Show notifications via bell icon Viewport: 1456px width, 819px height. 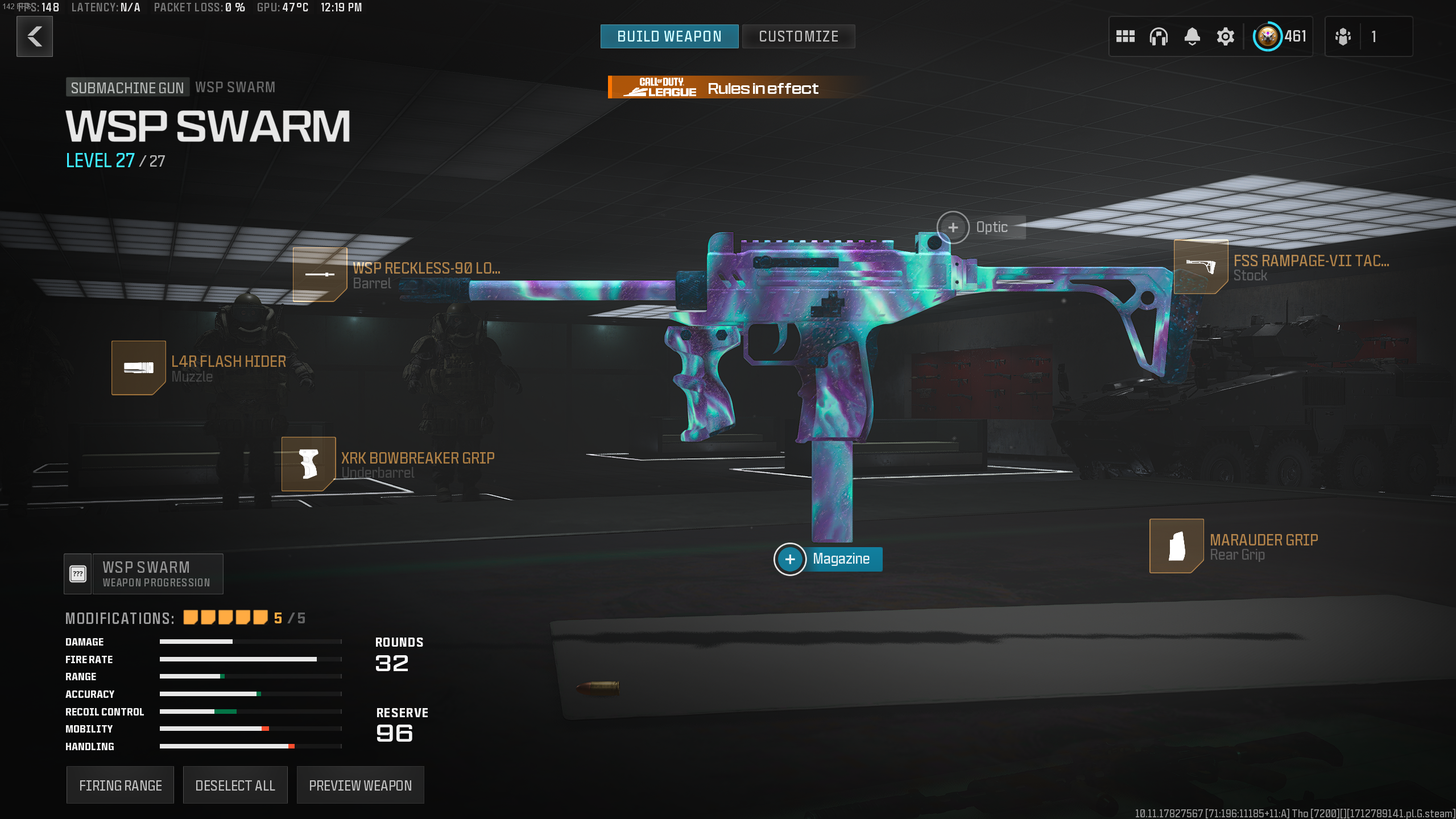click(1192, 36)
